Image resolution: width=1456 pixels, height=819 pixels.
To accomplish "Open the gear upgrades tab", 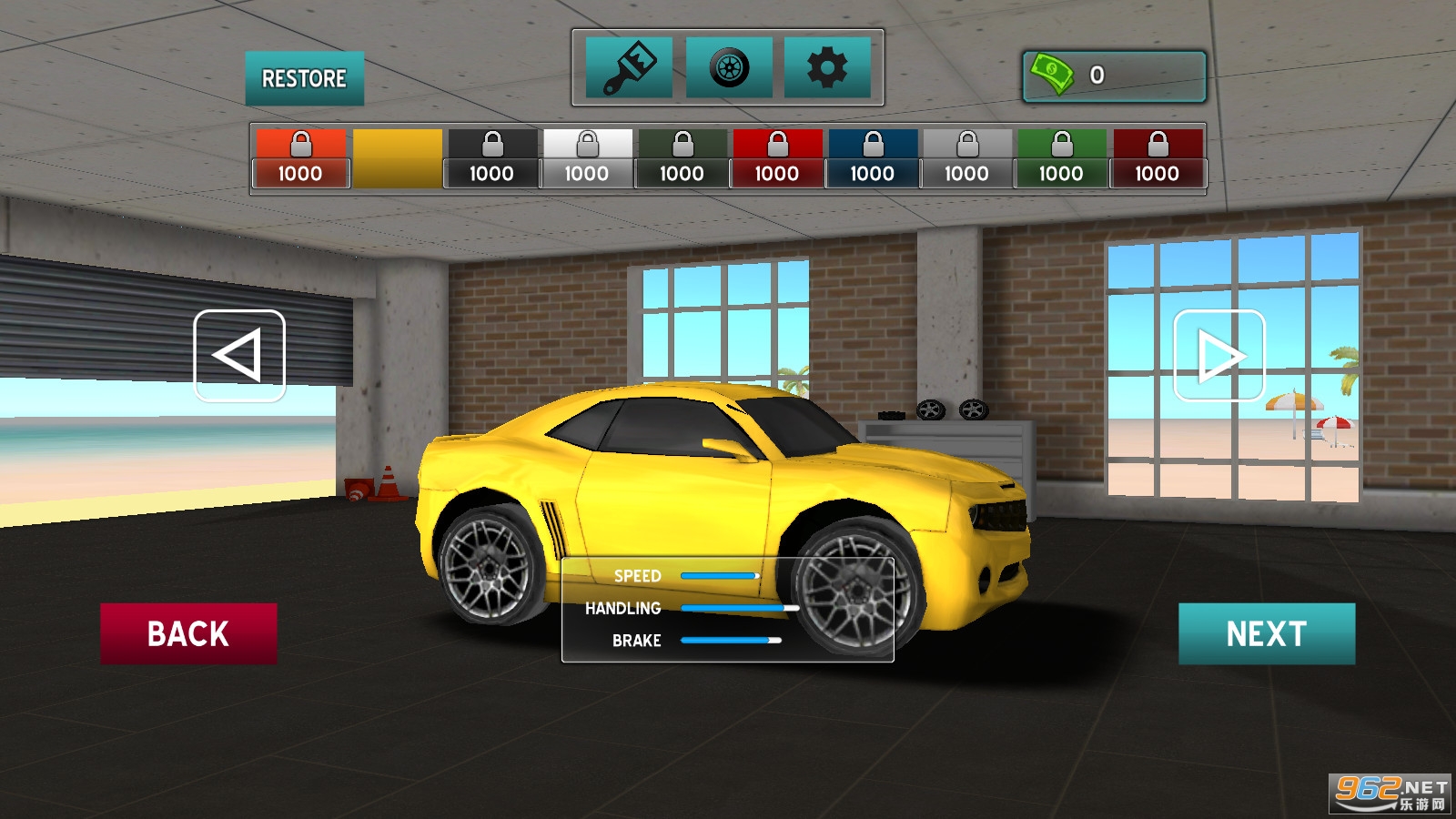I will 826,67.
